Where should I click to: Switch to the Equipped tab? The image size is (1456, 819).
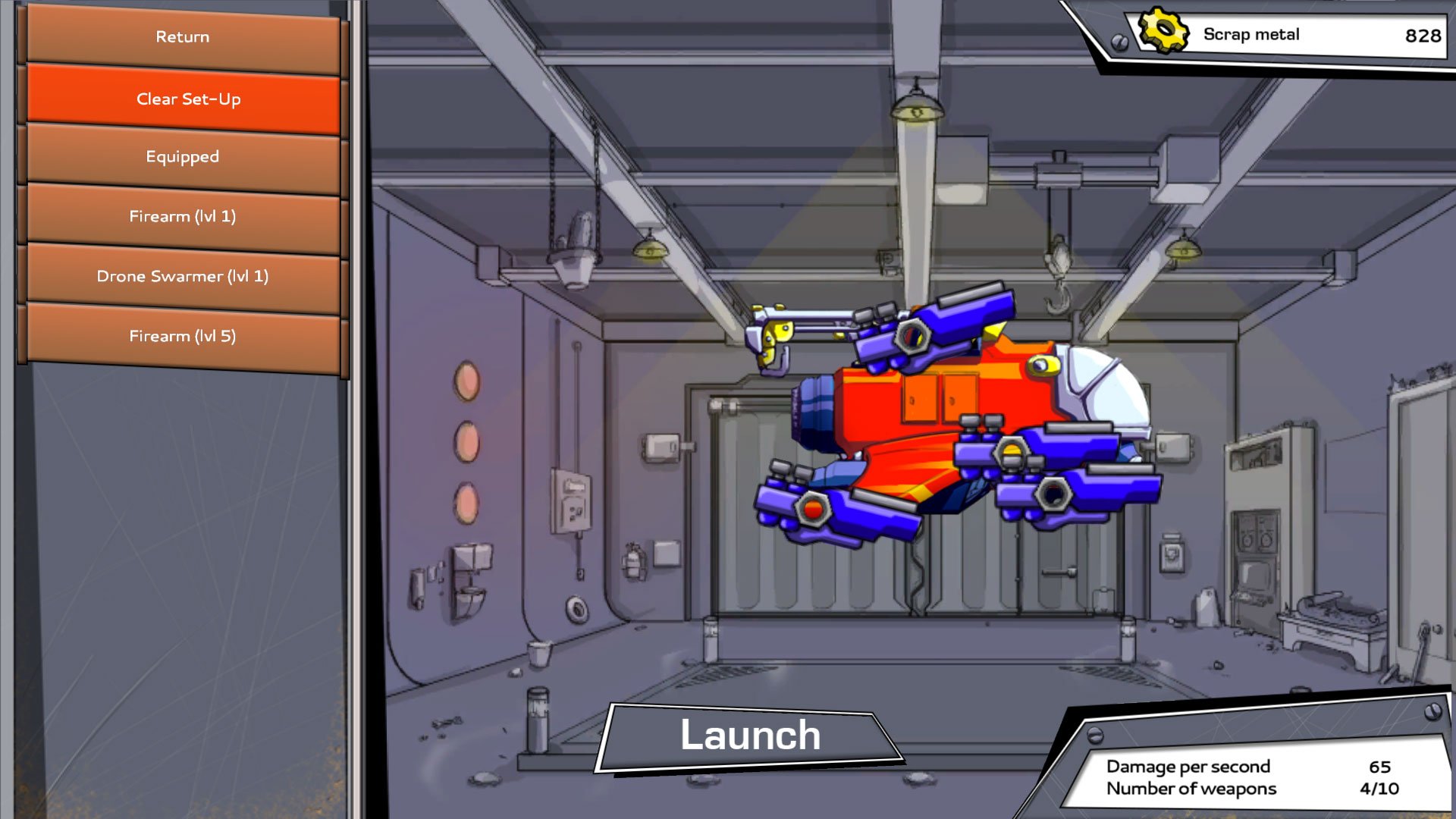click(183, 157)
